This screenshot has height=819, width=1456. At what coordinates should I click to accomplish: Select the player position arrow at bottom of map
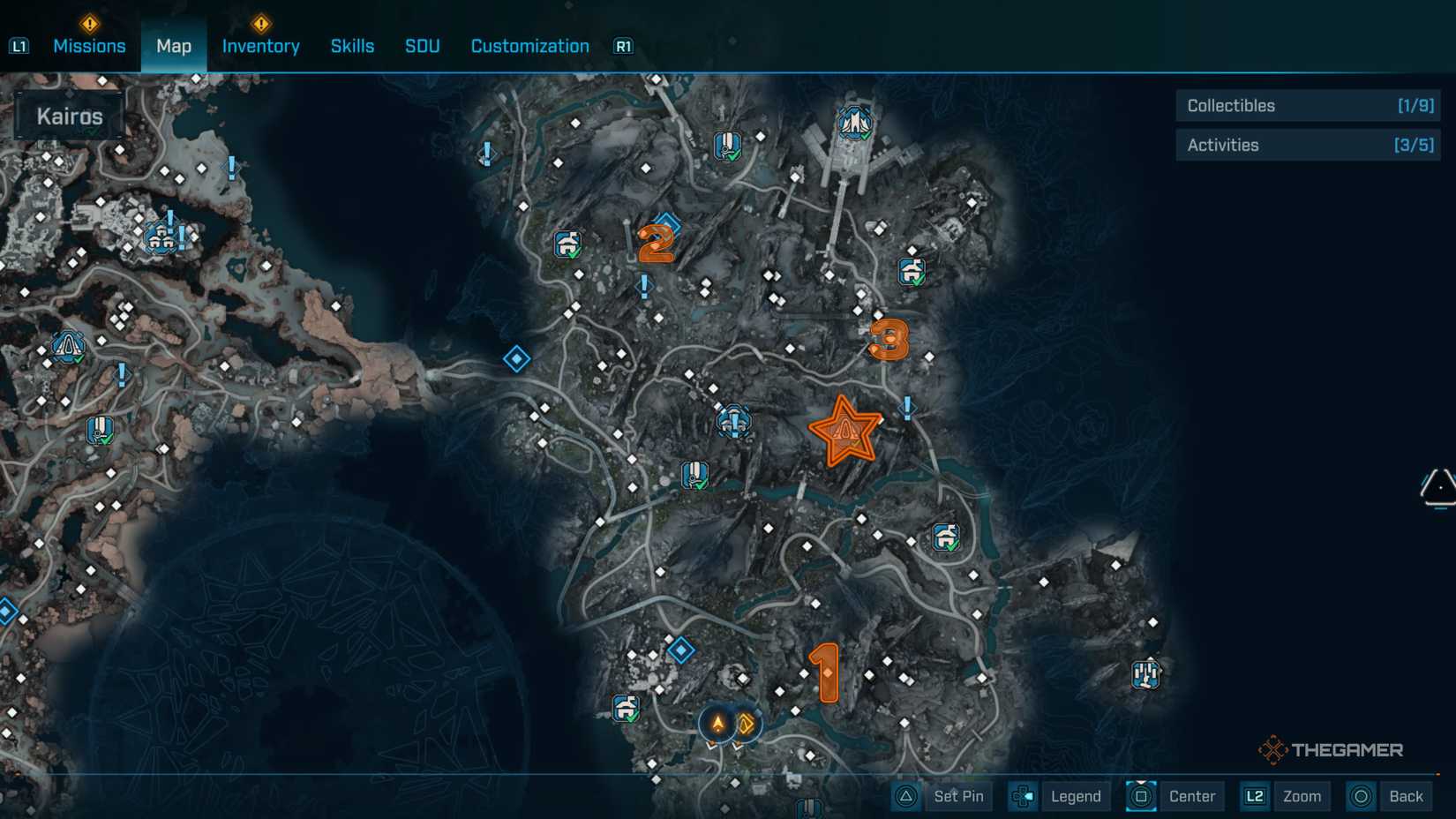pyautogui.click(x=717, y=724)
